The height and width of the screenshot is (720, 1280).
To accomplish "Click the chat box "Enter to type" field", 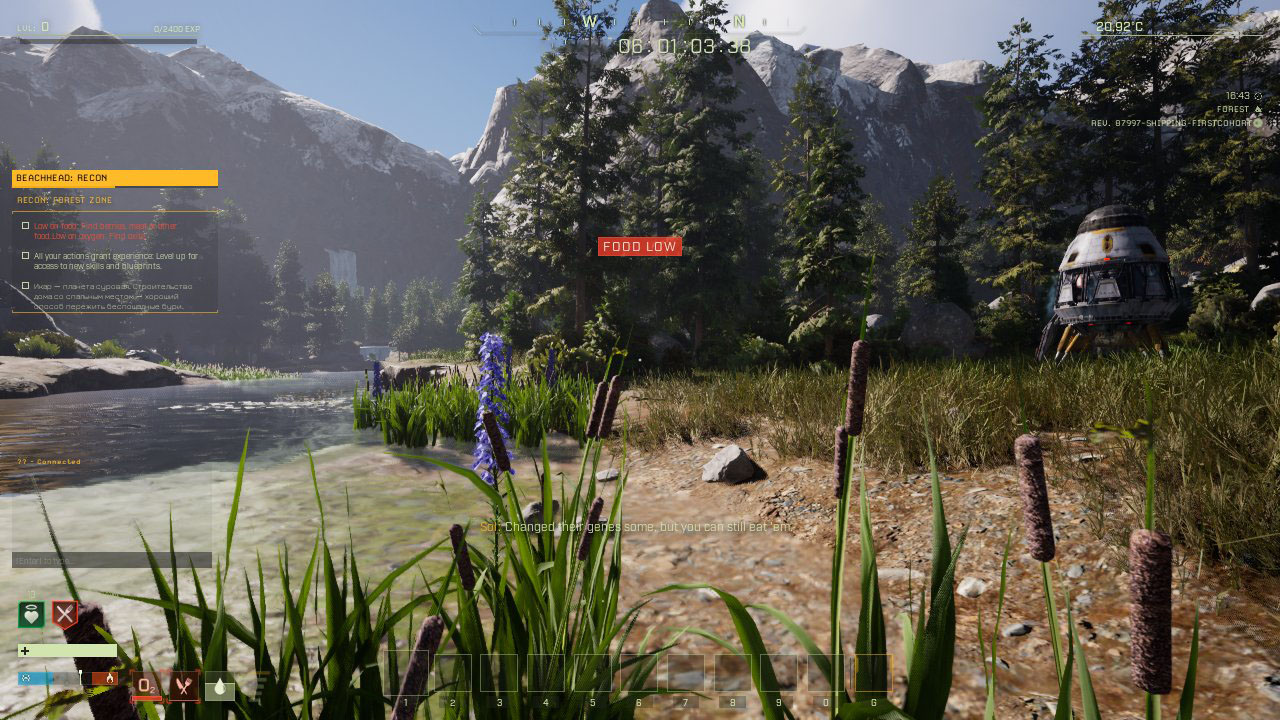I will 111,560.
